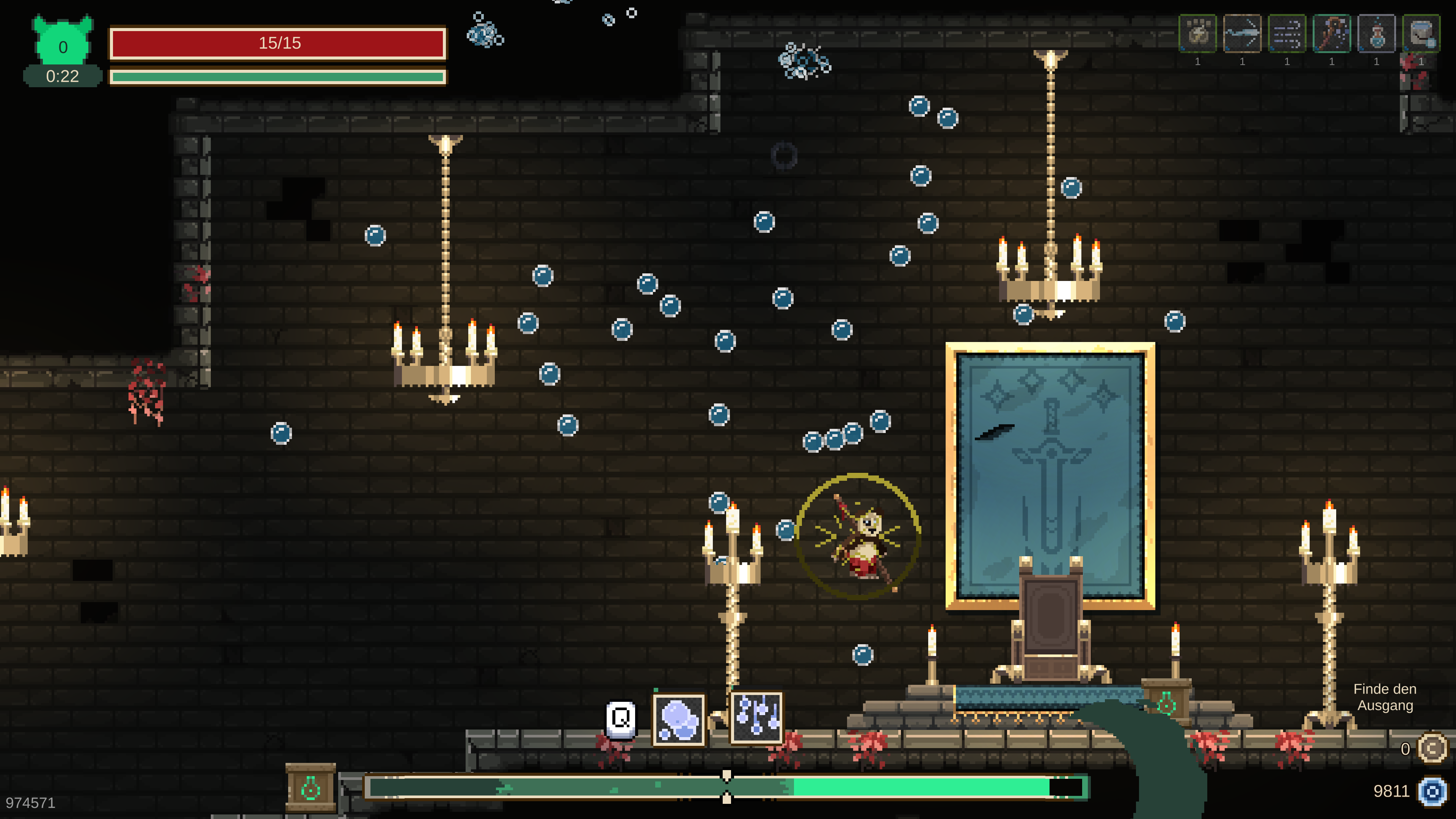Click the green horned creature level badge
The width and height of the screenshot is (1456, 819).
[x=63, y=43]
